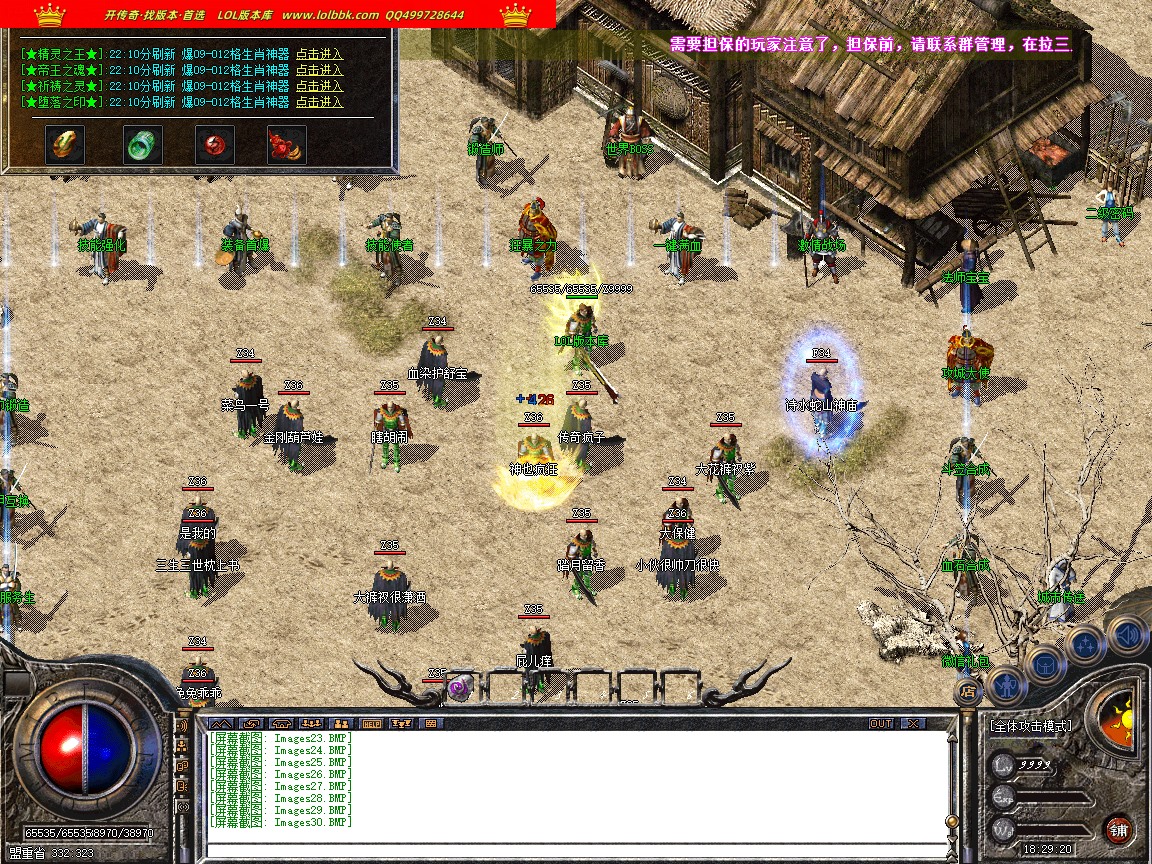
Task: Focus the chat text input line
Action: coord(575,851)
